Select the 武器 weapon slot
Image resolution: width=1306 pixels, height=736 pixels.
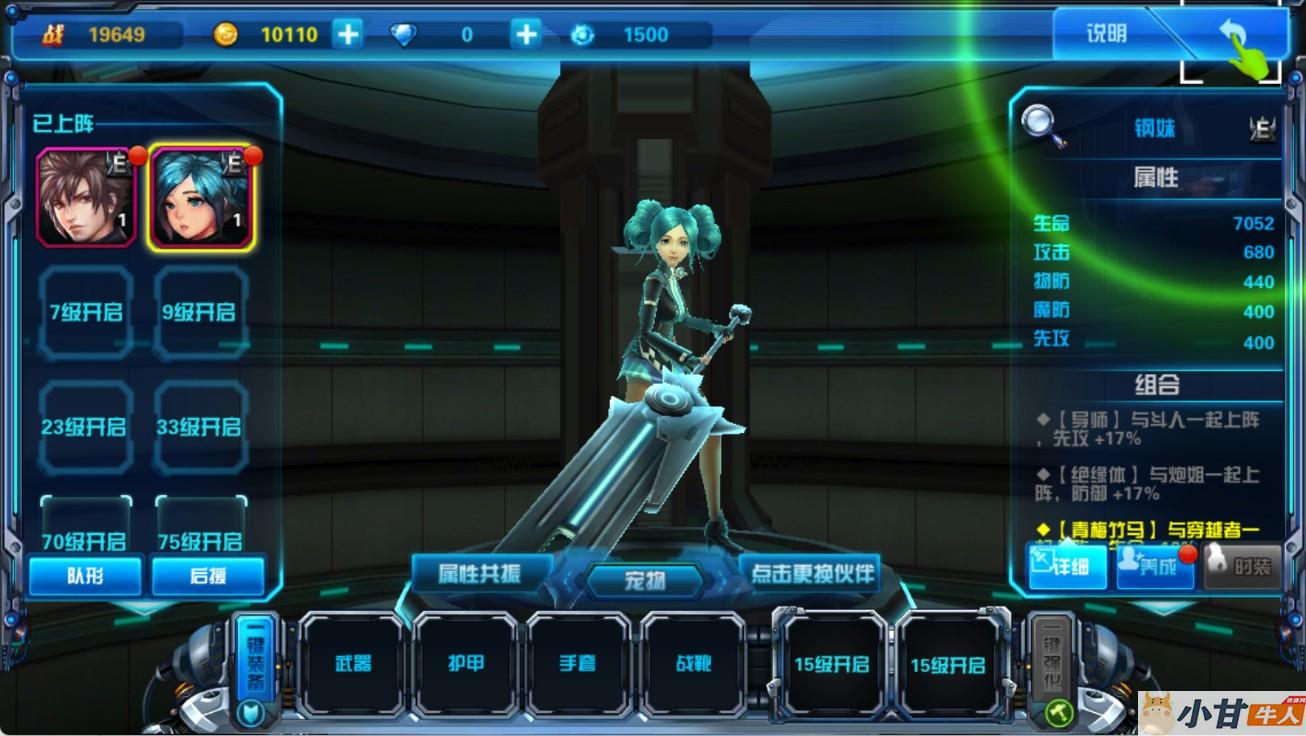click(352, 664)
